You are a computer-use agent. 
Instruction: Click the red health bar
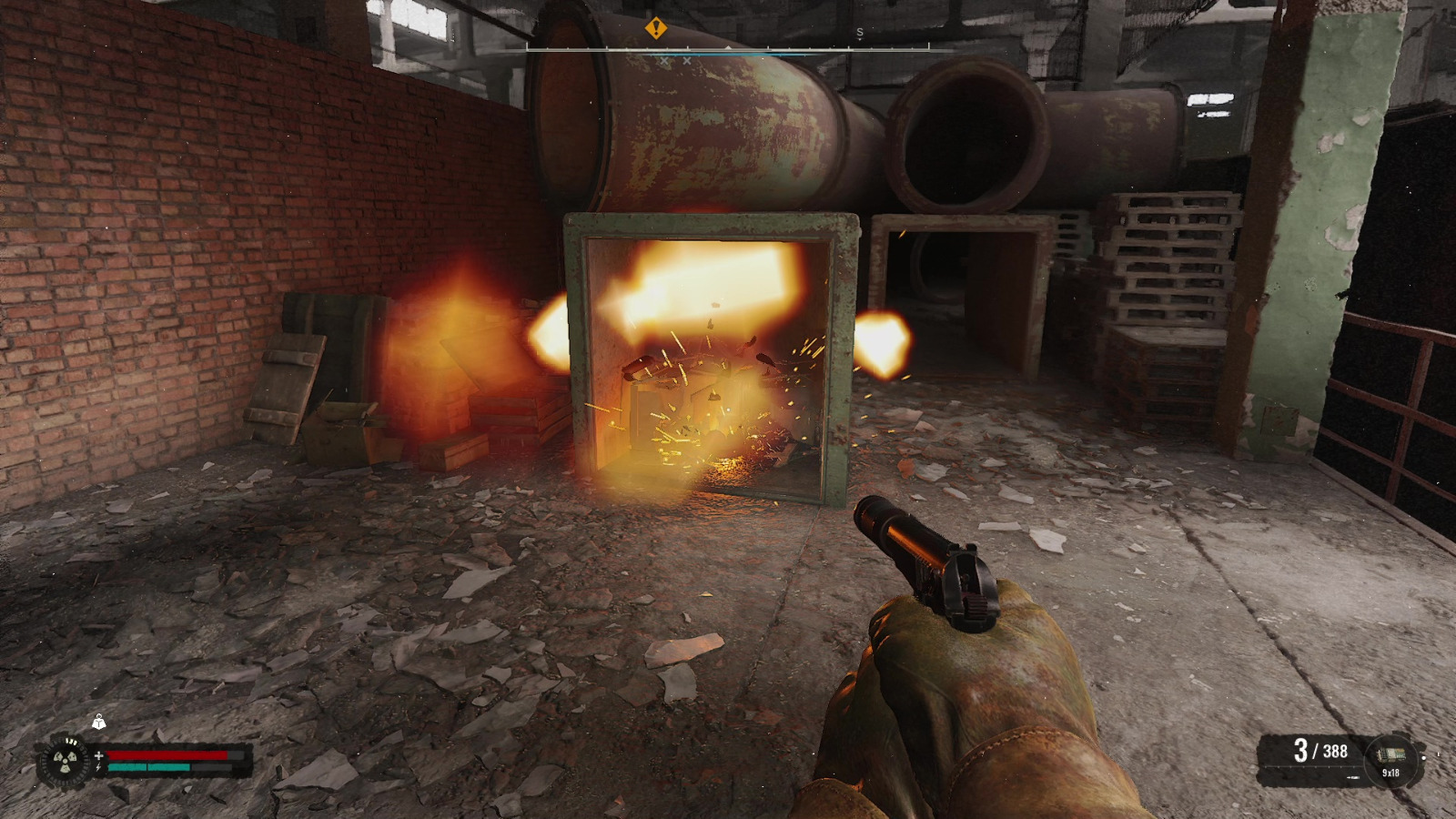[x=169, y=754]
